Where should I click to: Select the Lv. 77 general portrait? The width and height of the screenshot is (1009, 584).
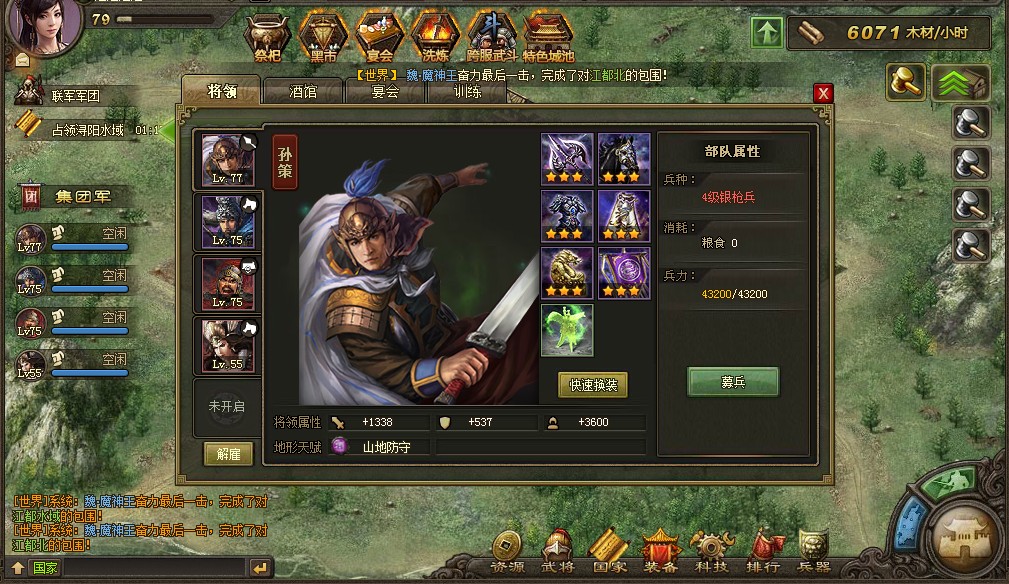point(228,160)
